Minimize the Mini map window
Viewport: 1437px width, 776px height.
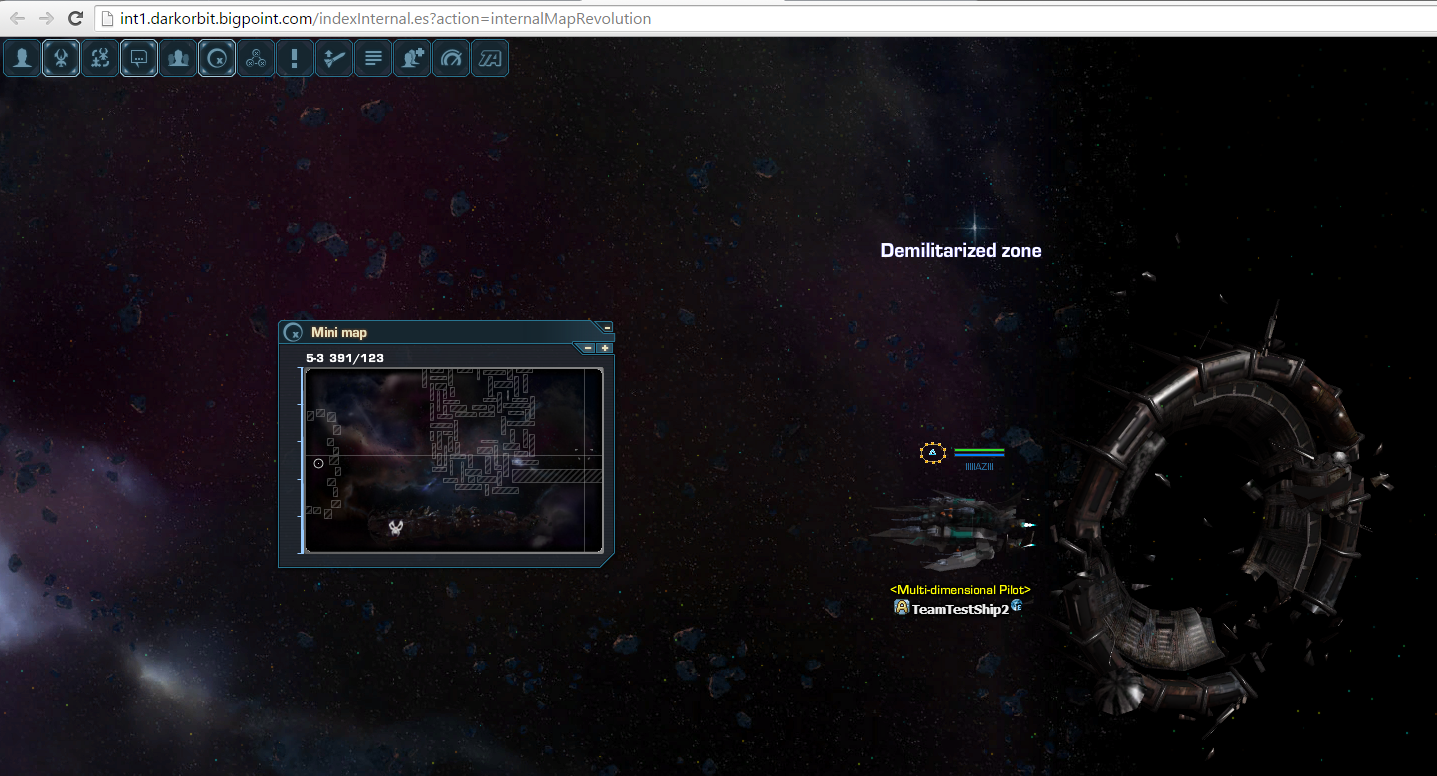pyautogui.click(x=607, y=328)
